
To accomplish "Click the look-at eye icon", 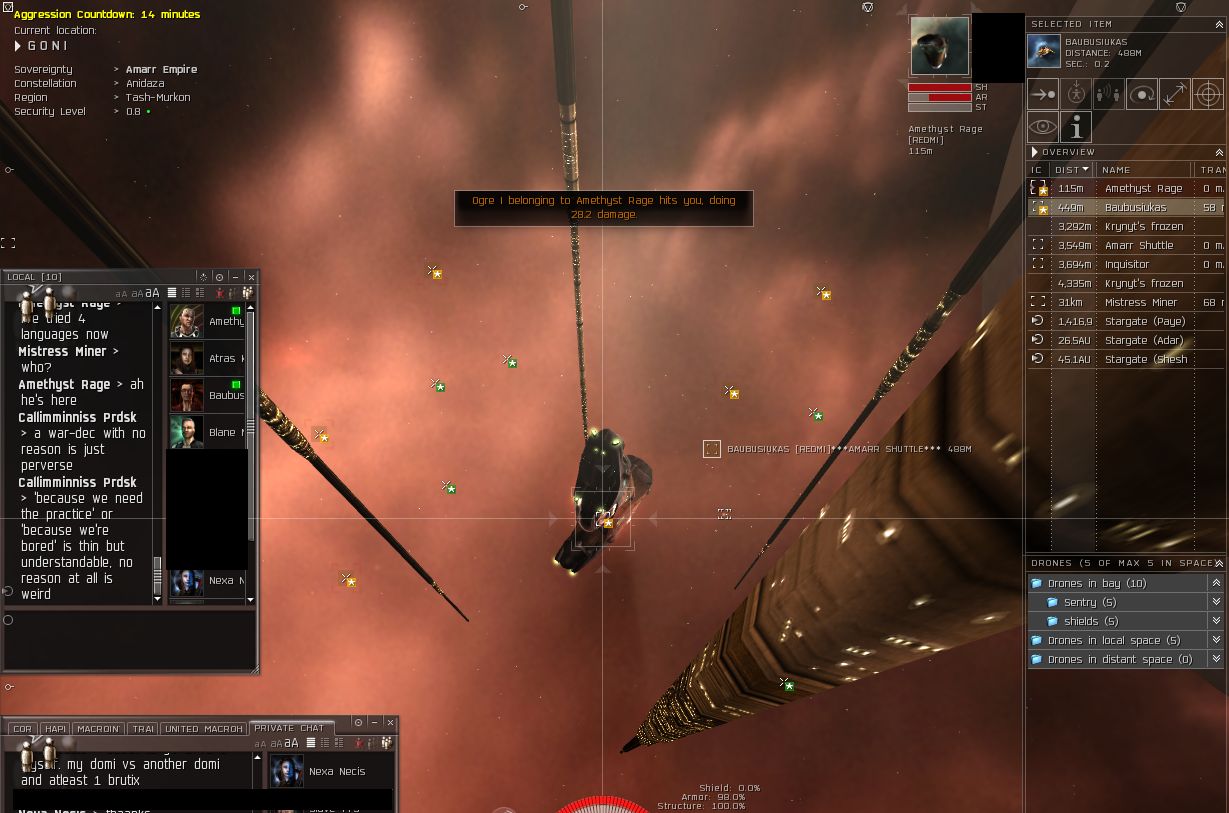I will [1043, 127].
